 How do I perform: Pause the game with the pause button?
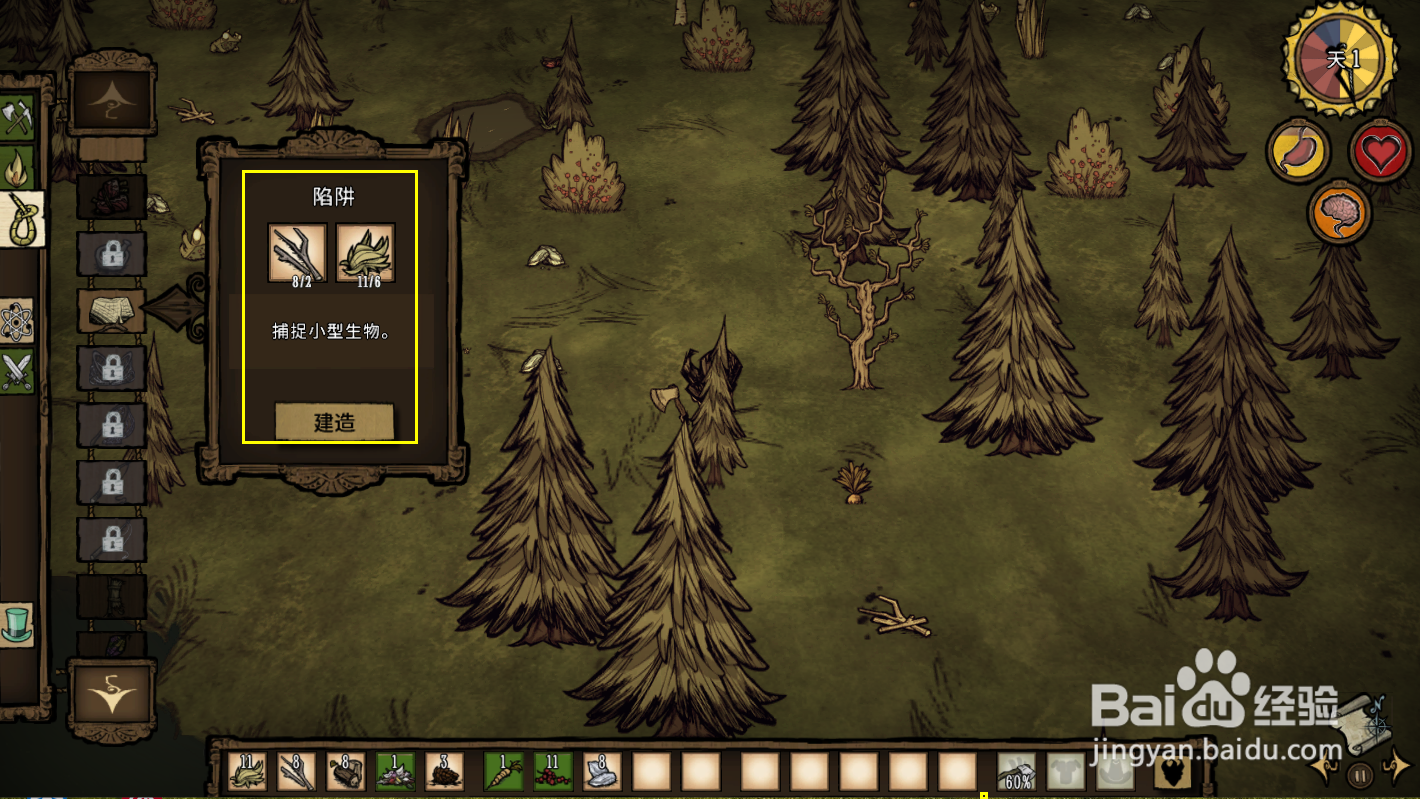1359,774
